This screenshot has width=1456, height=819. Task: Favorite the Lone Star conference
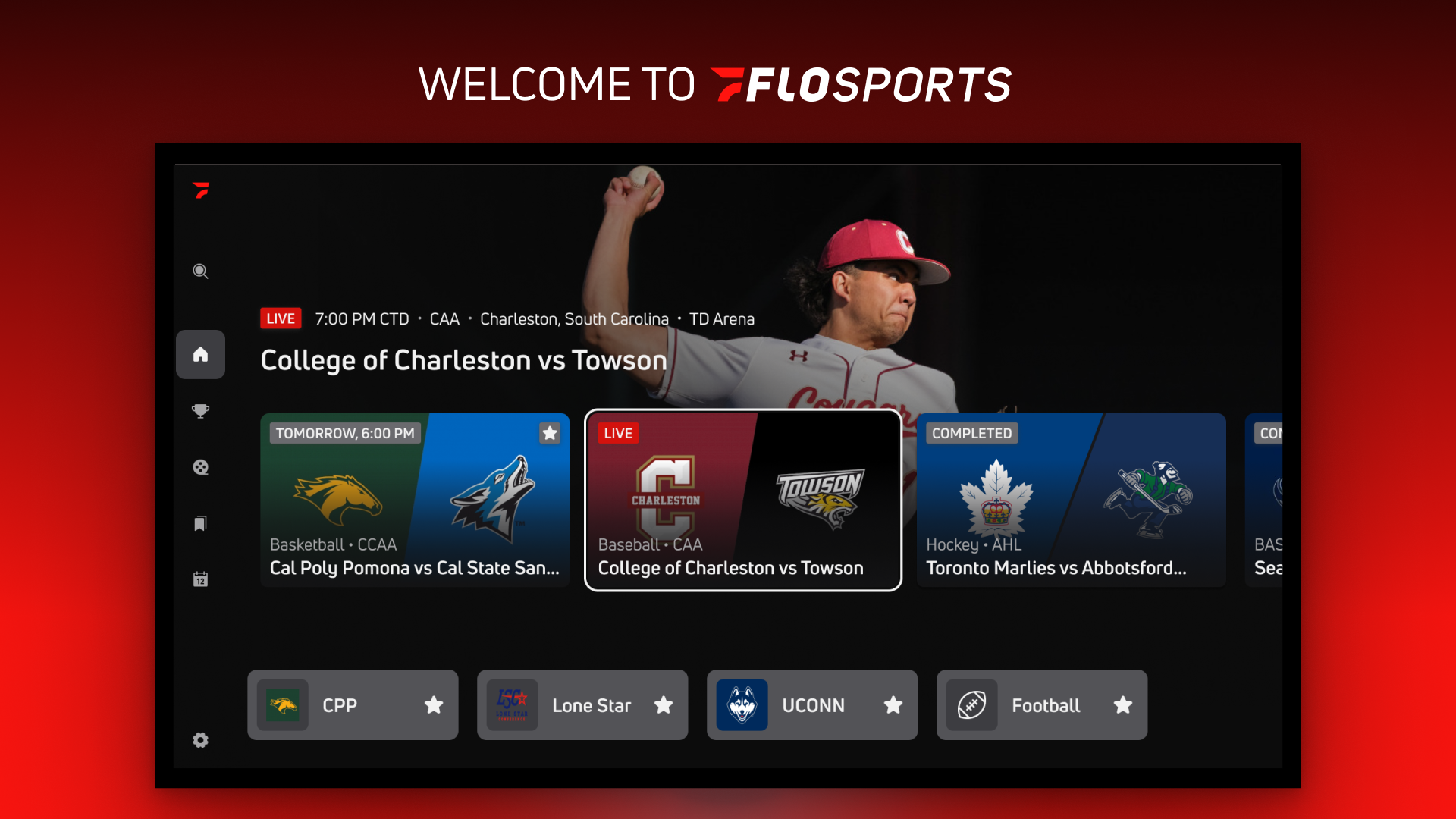point(664,705)
